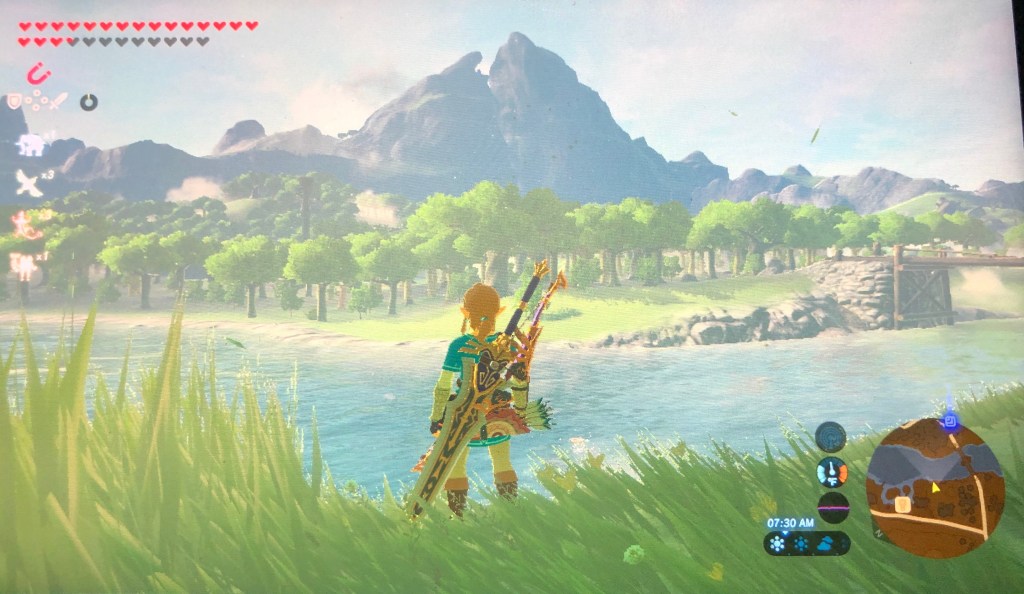Click the sword icon in the quick-select cluster
Viewport: 1024px width, 594px height.
(x=59, y=101)
